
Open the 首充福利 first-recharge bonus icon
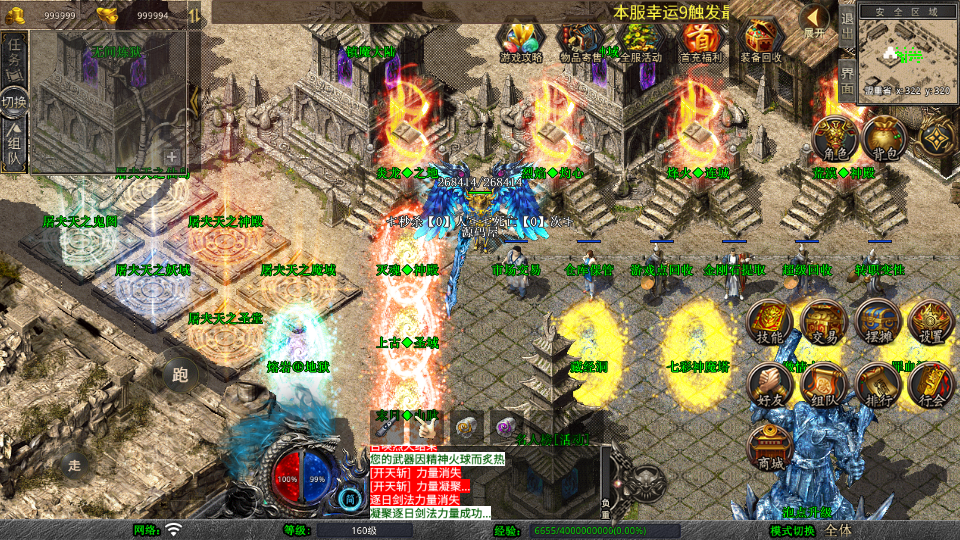click(x=701, y=40)
